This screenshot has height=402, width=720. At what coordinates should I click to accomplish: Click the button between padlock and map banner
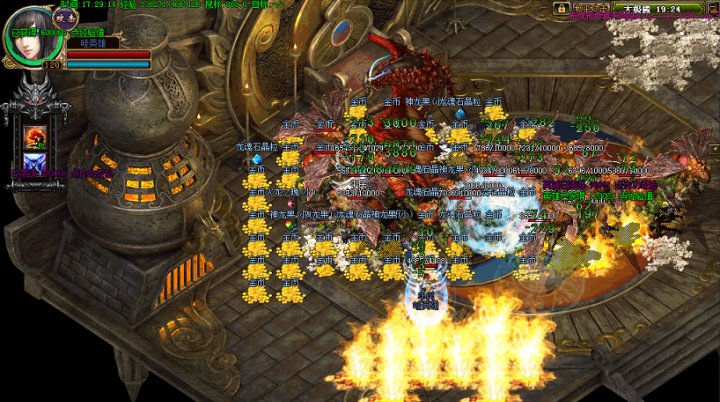(590, 8)
